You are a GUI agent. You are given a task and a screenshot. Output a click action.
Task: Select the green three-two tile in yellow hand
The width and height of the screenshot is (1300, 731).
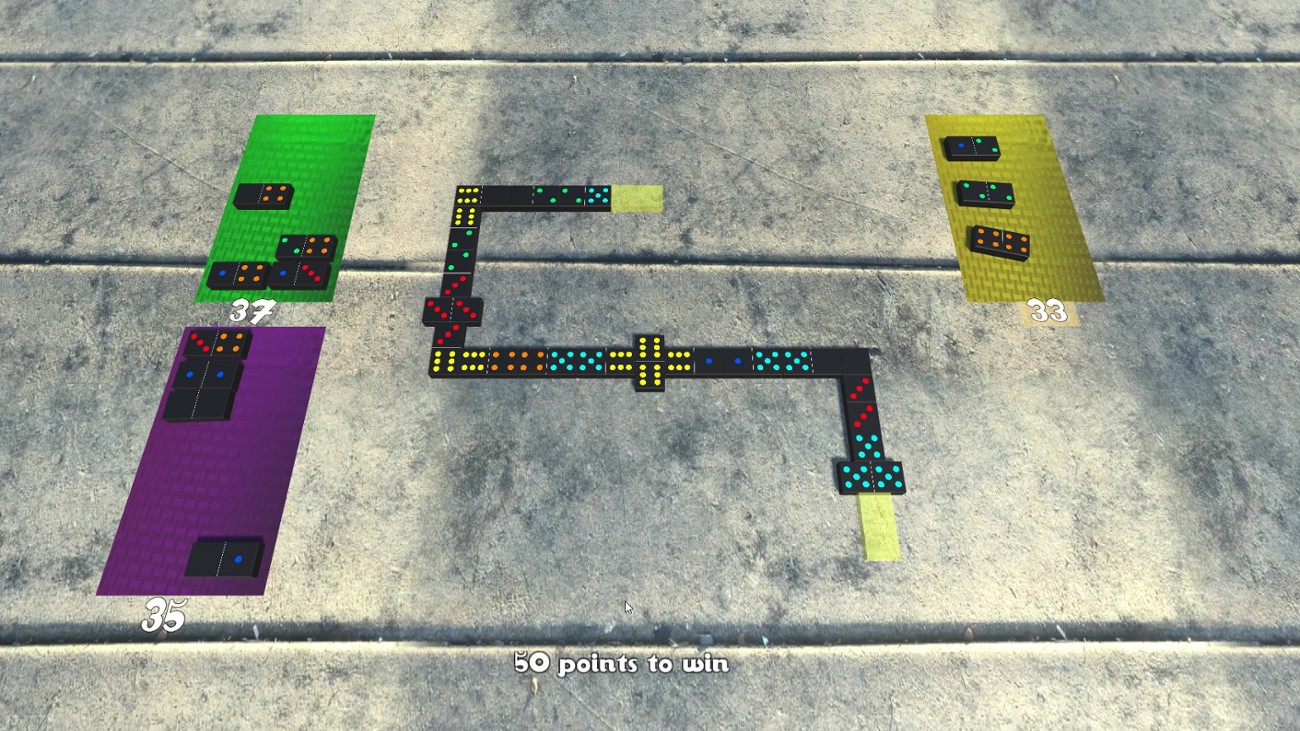[986, 192]
